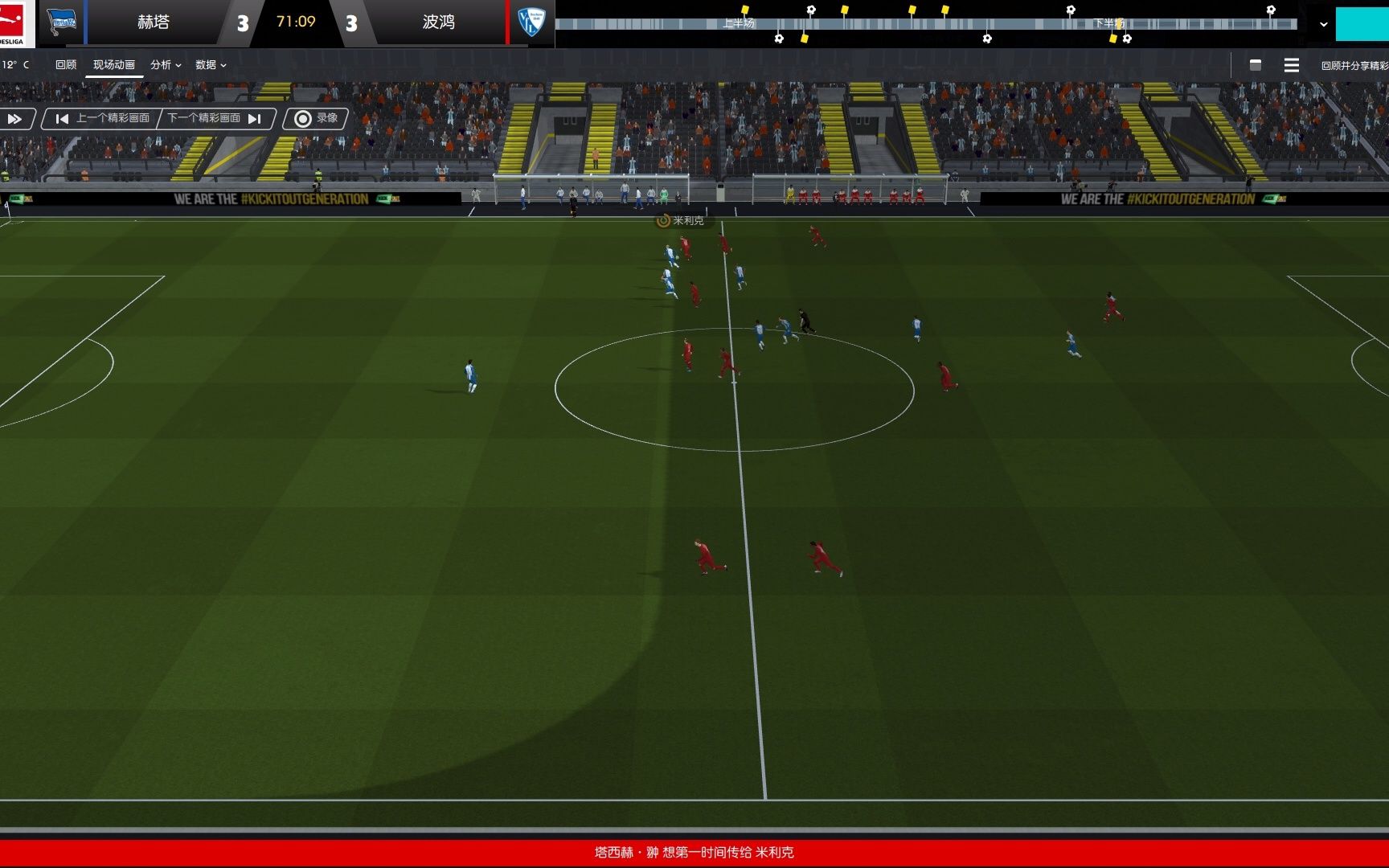
Task: Open the 分析 dropdown menu
Action: coord(166,65)
